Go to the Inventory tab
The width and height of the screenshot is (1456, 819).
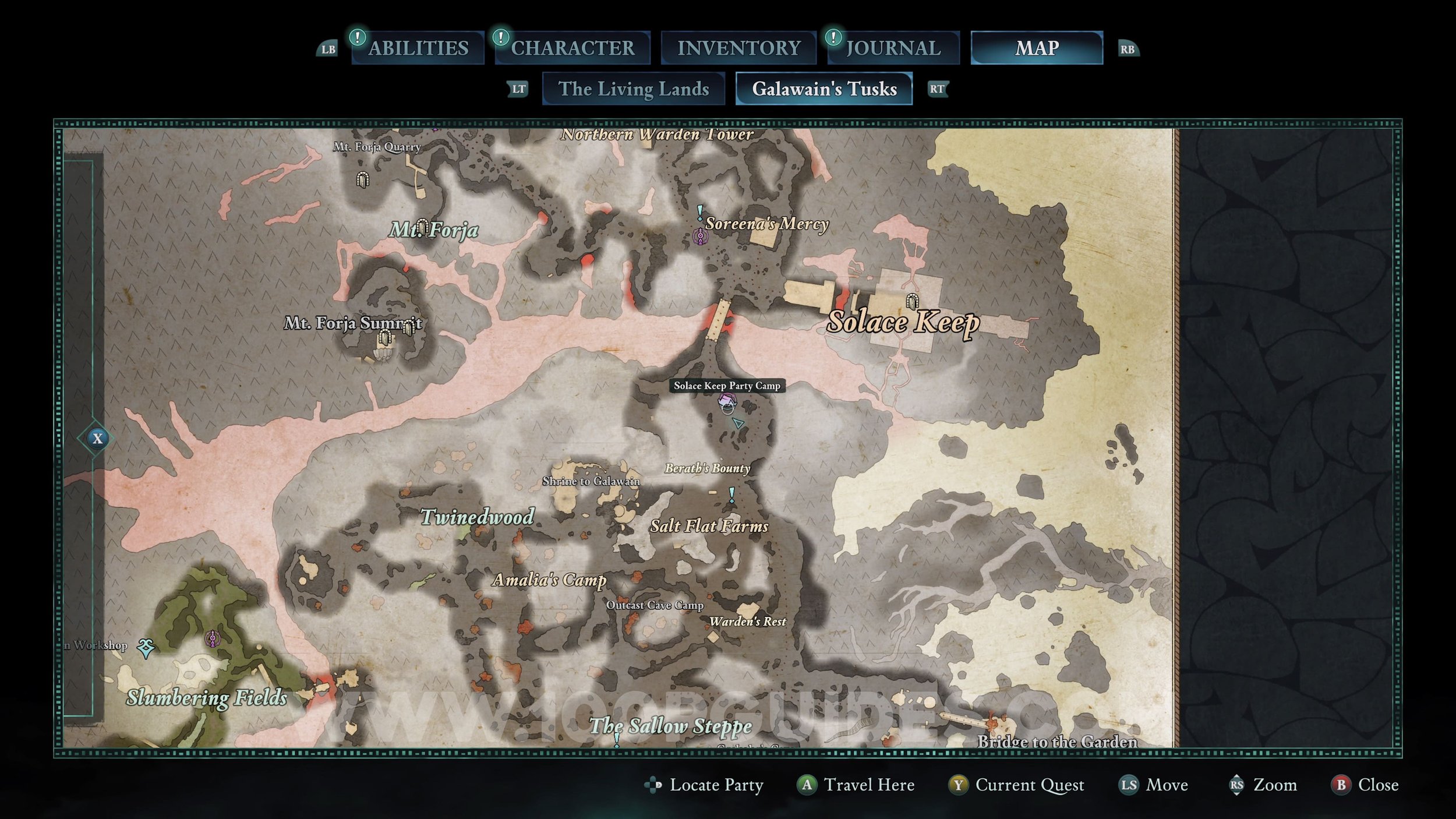738,48
